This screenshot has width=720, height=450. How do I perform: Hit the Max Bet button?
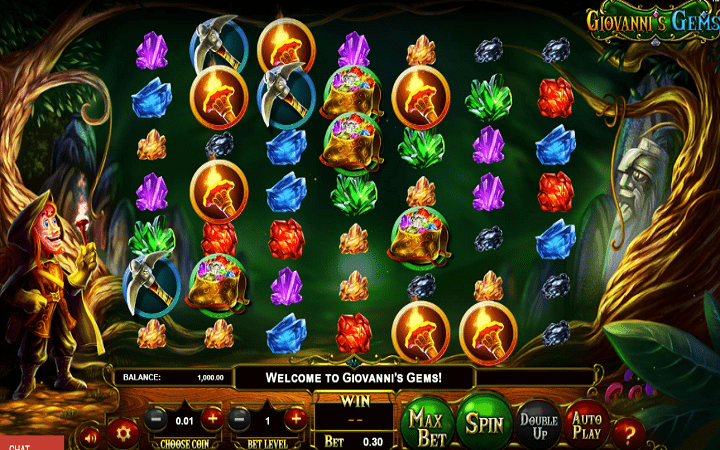point(426,423)
